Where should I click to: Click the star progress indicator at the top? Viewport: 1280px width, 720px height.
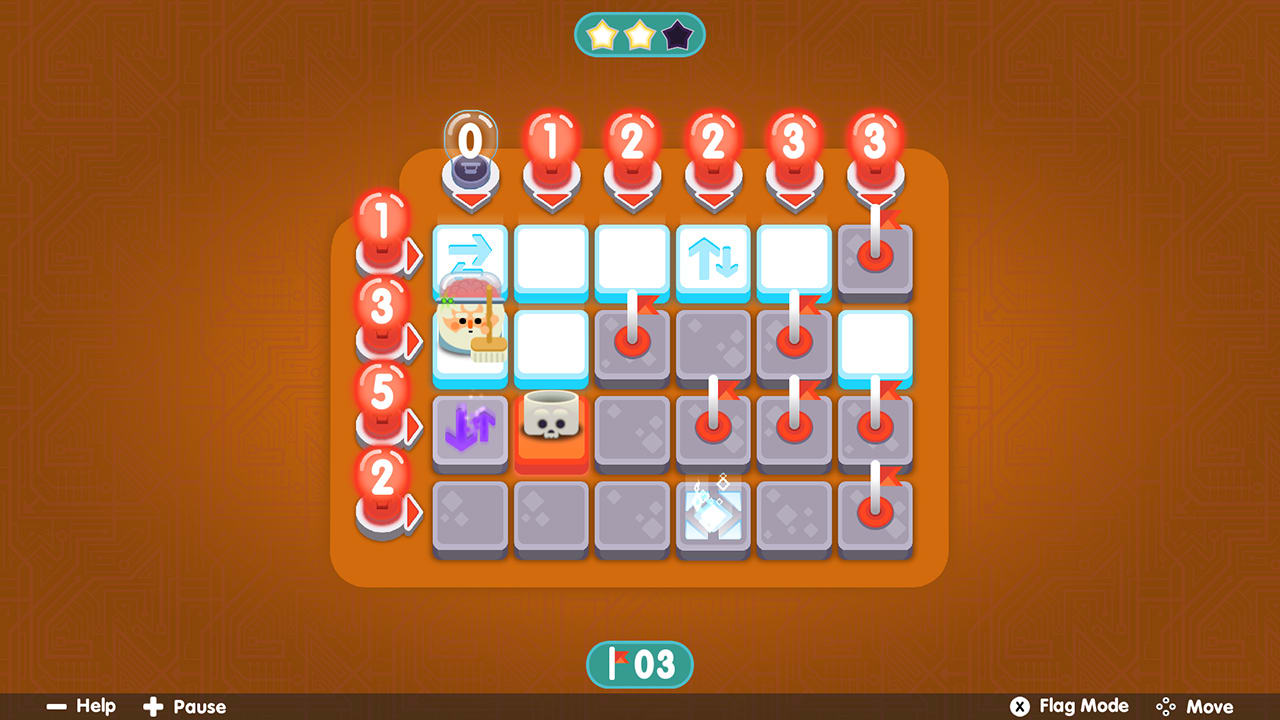coord(639,33)
